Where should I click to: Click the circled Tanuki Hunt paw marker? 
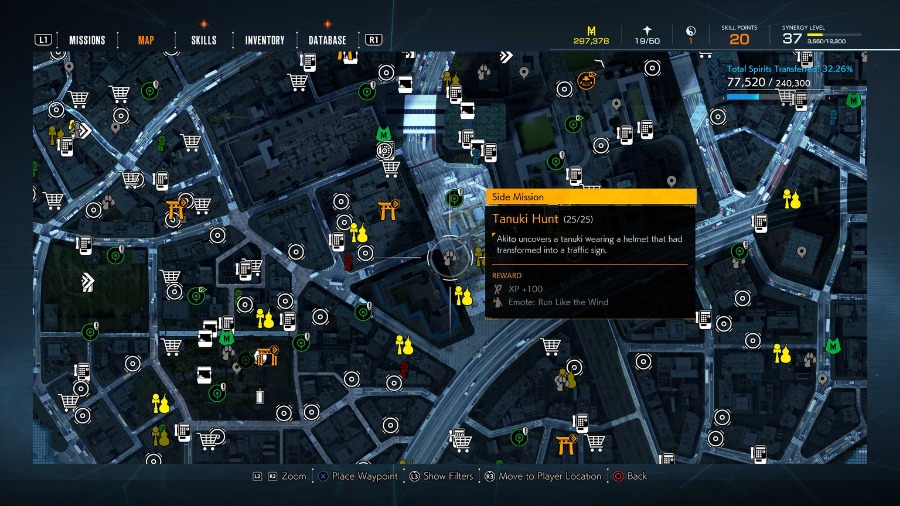448,256
